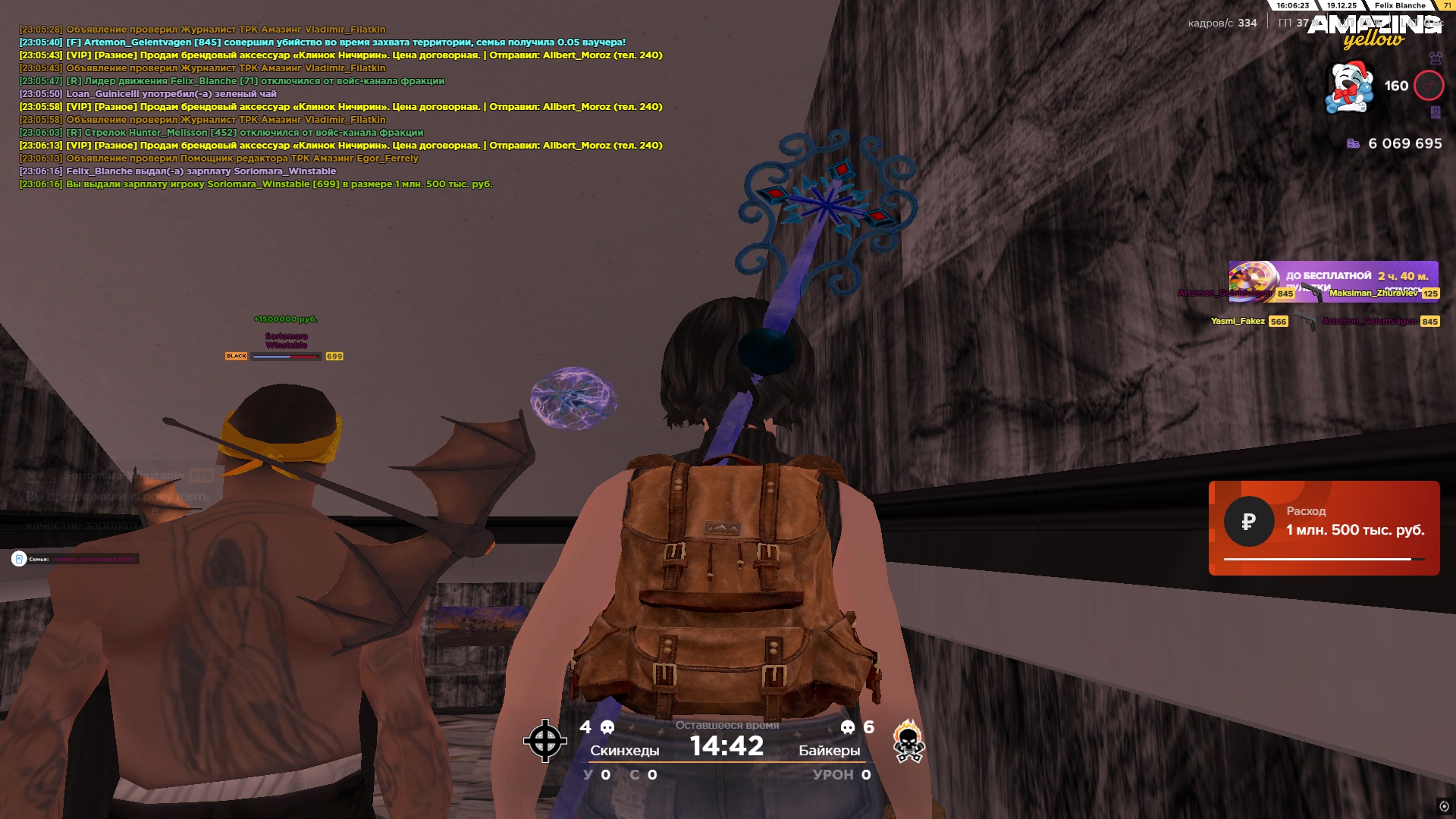Click the Christmas polar bear sticker icon
Image resolution: width=1456 pixels, height=819 pixels.
[x=1349, y=88]
